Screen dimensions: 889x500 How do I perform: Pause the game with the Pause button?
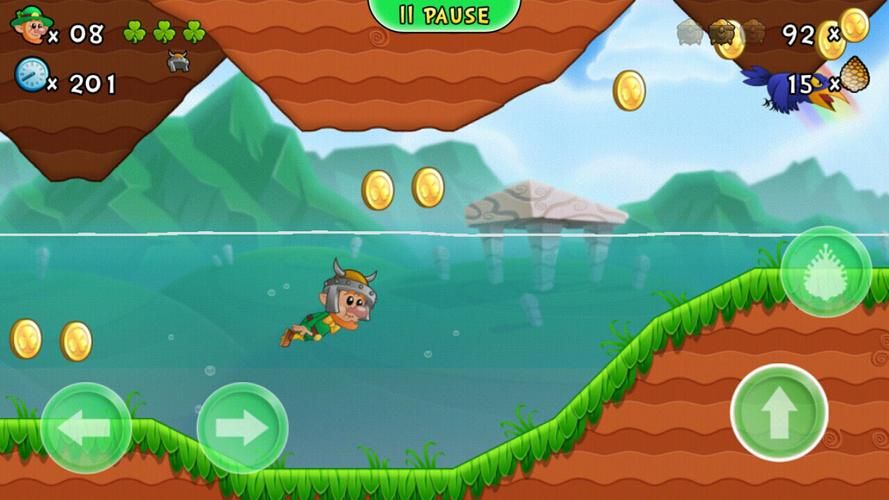[x=445, y=15]
